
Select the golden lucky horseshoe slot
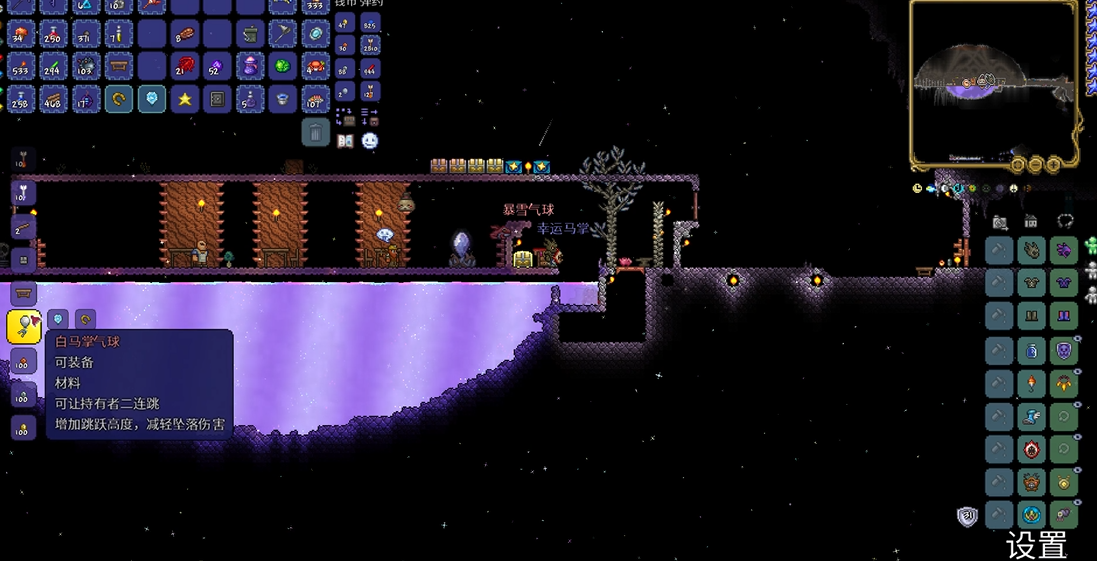(x=119, y=99)
